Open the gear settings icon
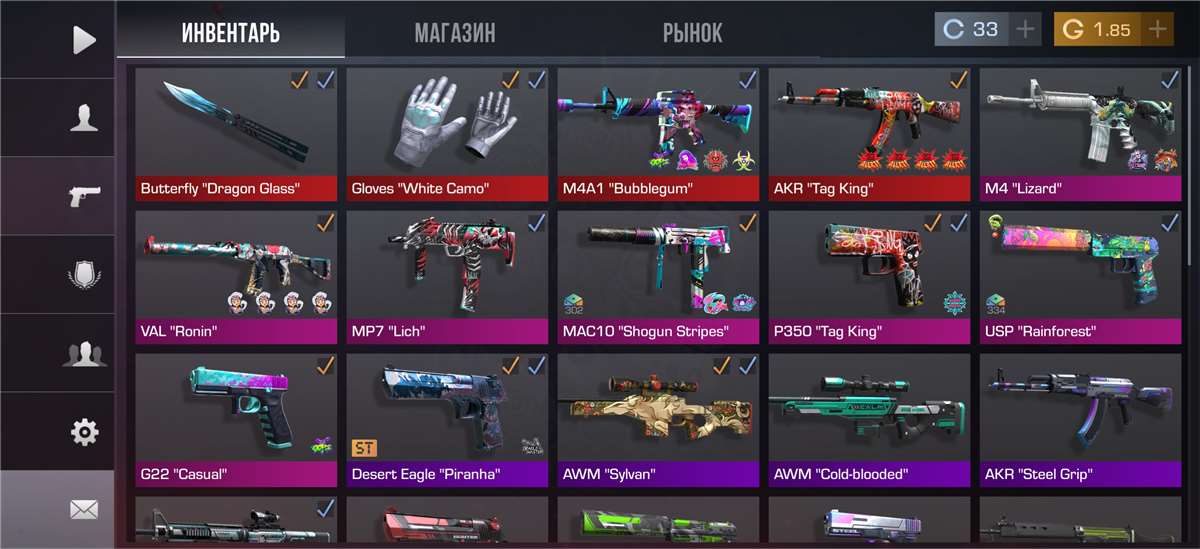The image size is (1200, 549). point(84,432)
